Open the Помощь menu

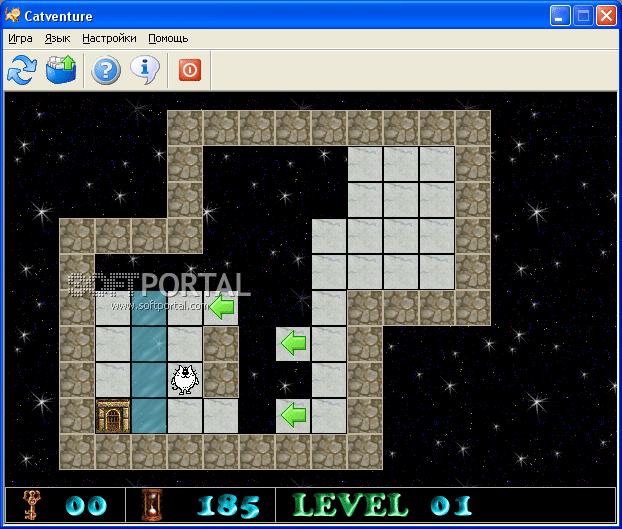pos(168,38)
